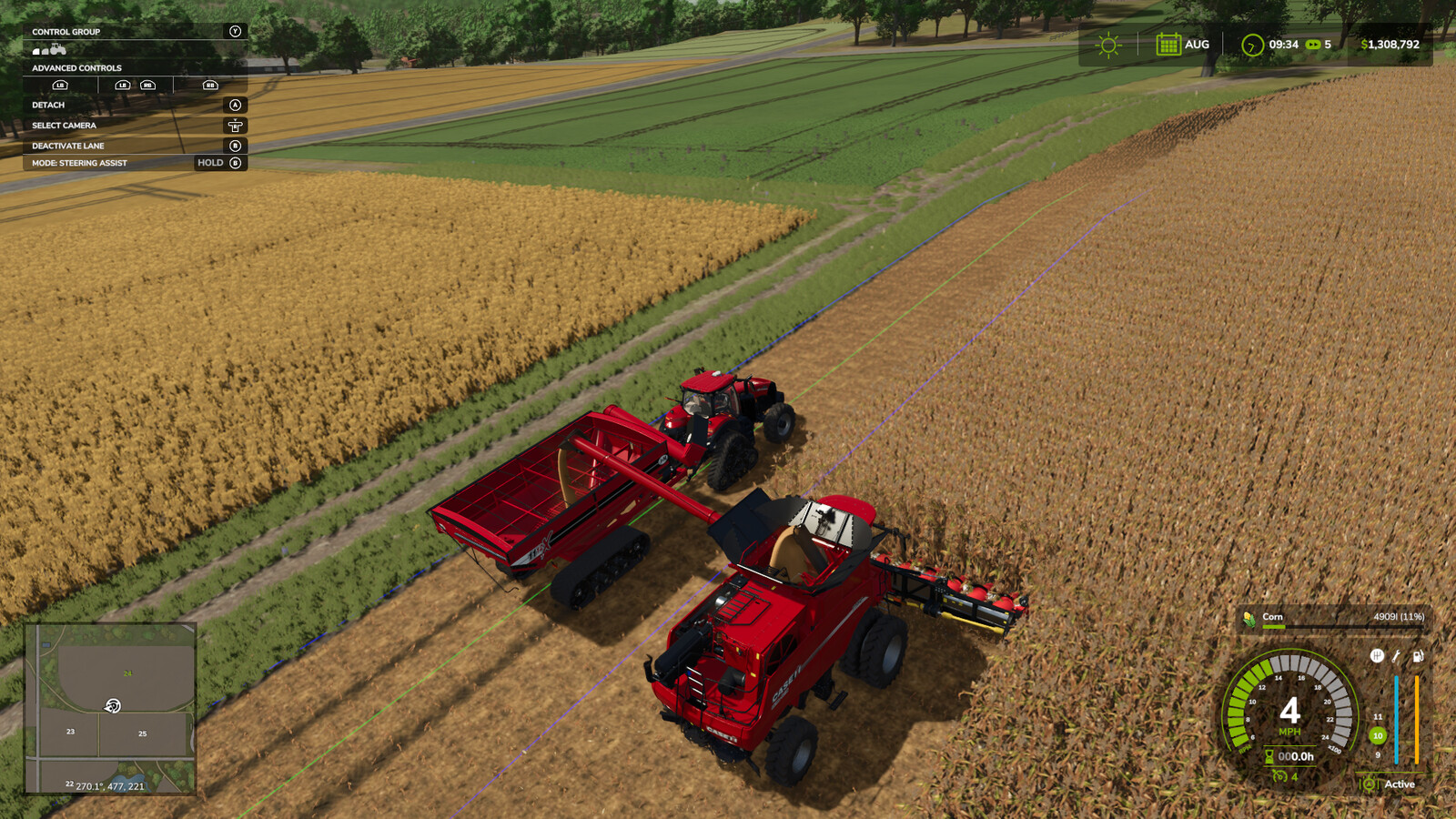
Task: Click the clock icon beside 09:34
Action: 1252,45
